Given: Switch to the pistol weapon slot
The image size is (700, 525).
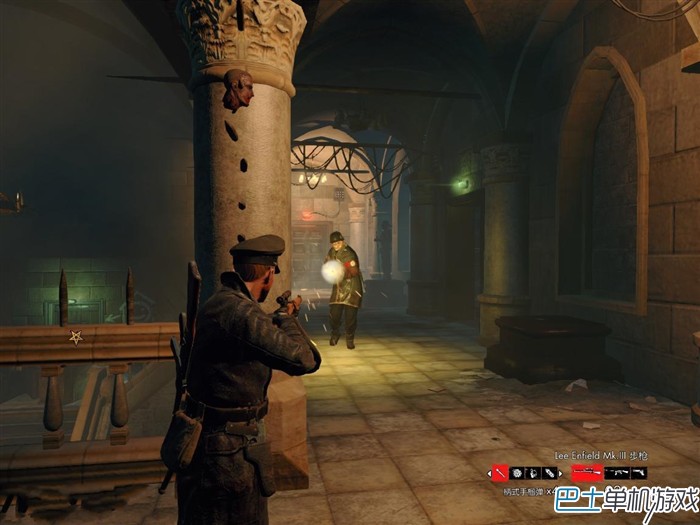Looking at the screenshot, I should 639,473.
